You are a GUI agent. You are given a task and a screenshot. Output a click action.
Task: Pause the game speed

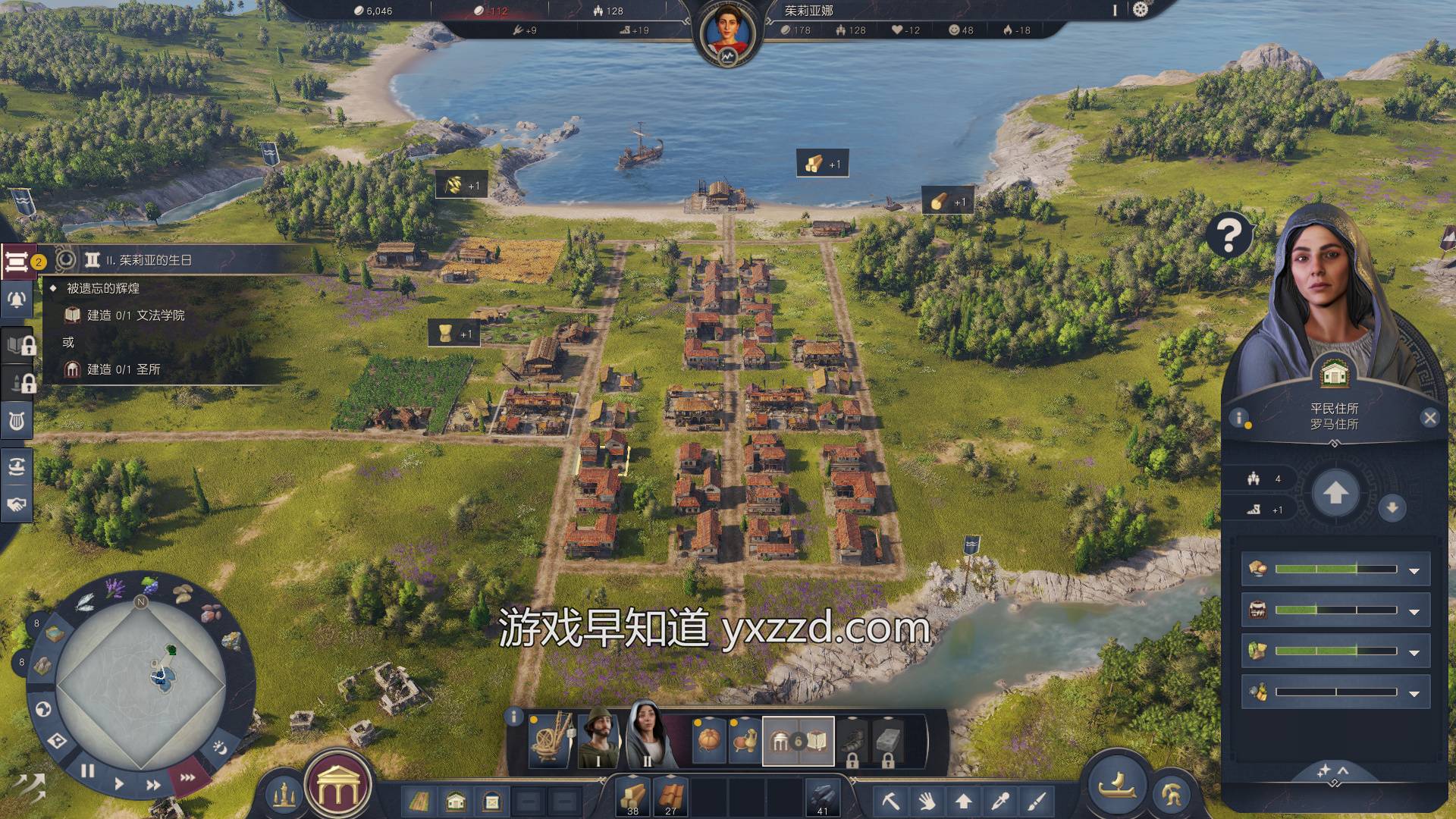[87, 771]
